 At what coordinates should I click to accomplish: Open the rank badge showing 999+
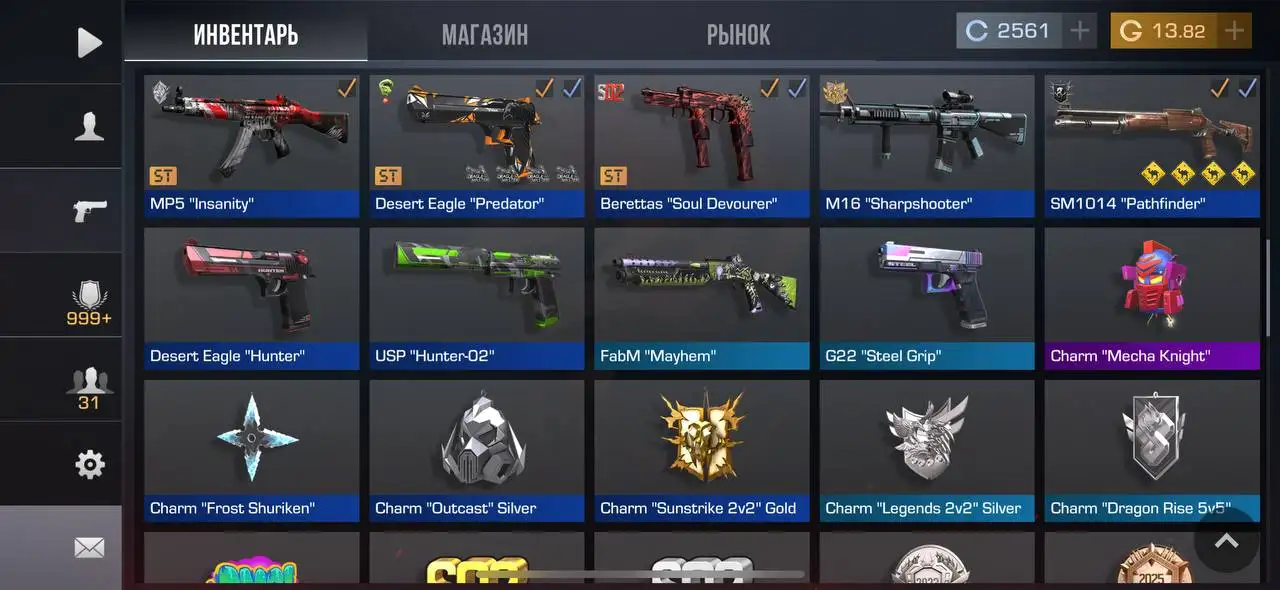tap(89, 303)
